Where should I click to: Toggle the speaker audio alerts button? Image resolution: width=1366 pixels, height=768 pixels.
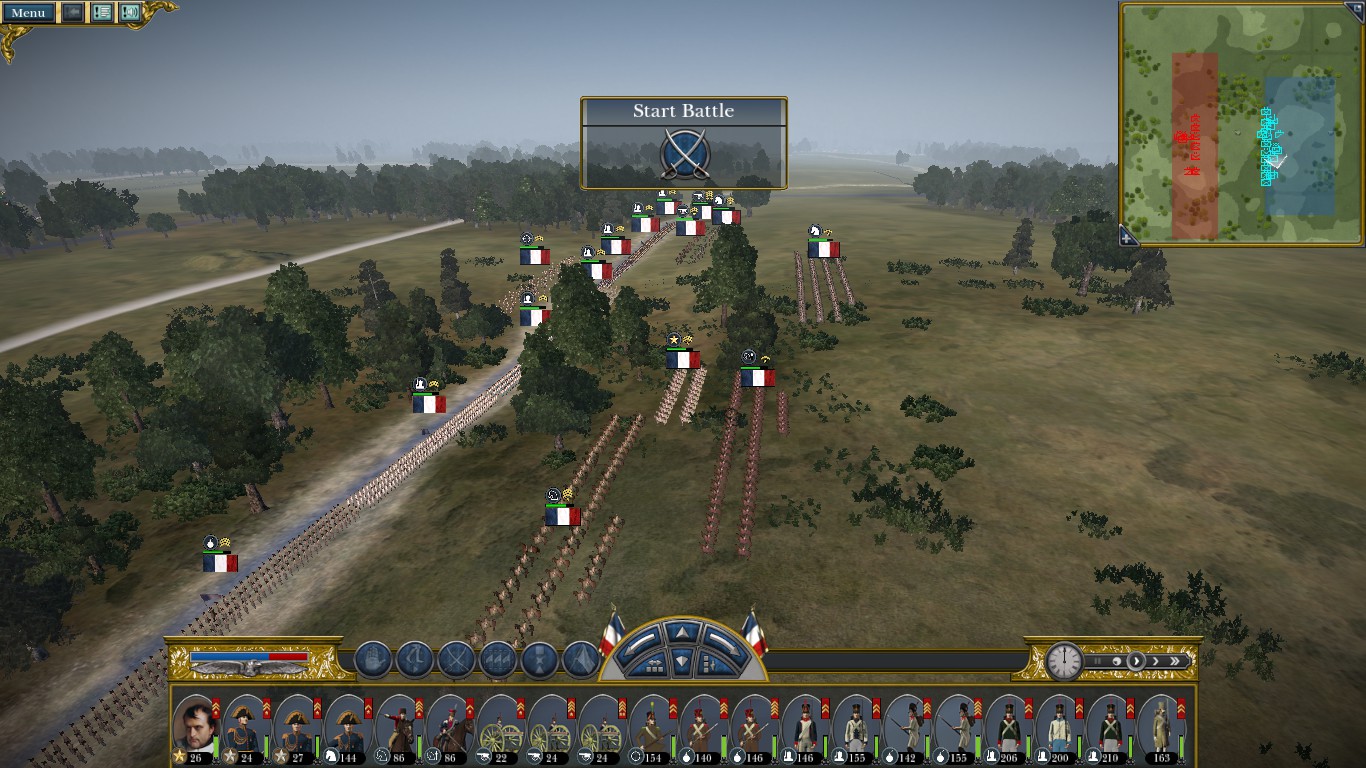[130, 13]
